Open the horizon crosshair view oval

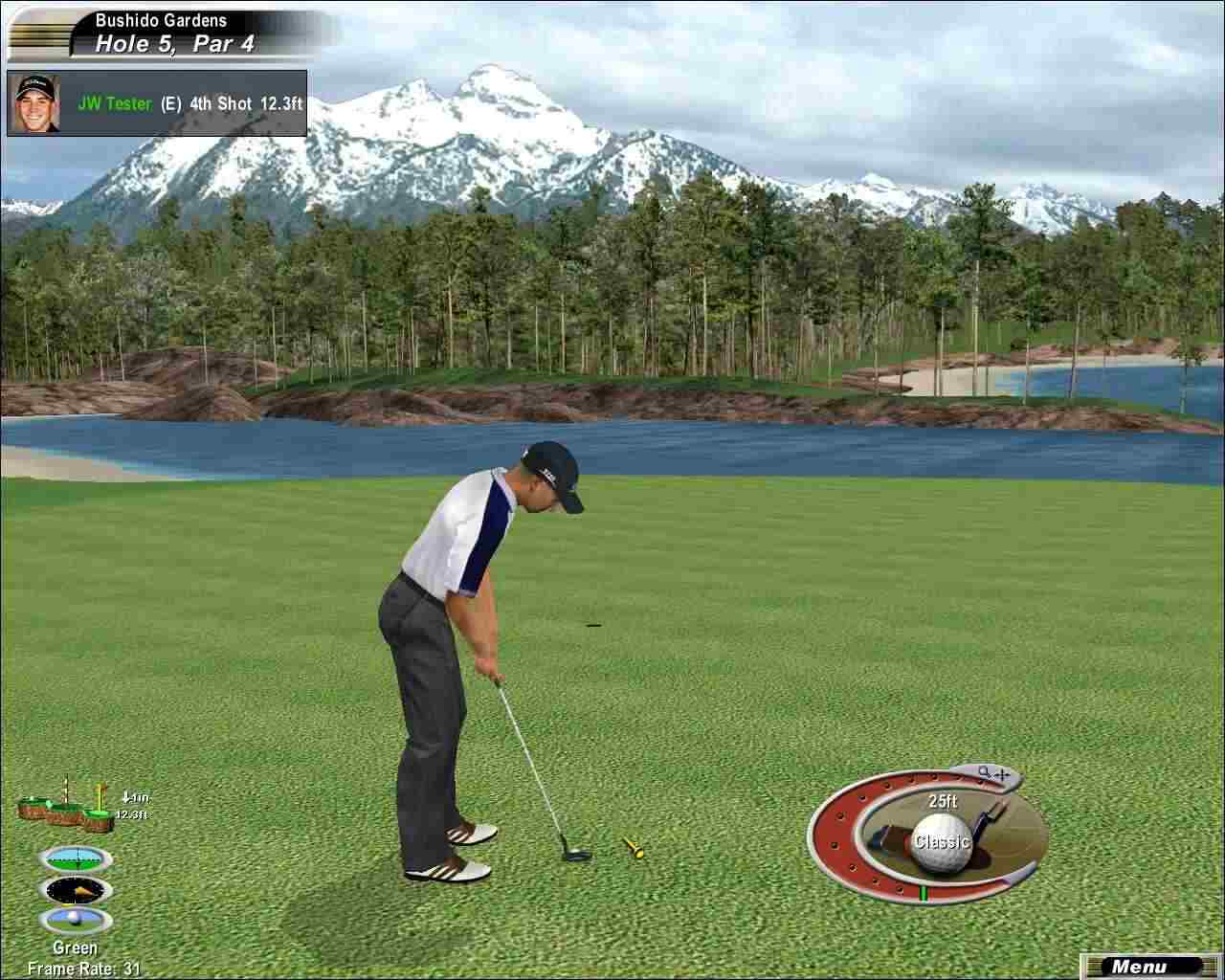[76, 858]
